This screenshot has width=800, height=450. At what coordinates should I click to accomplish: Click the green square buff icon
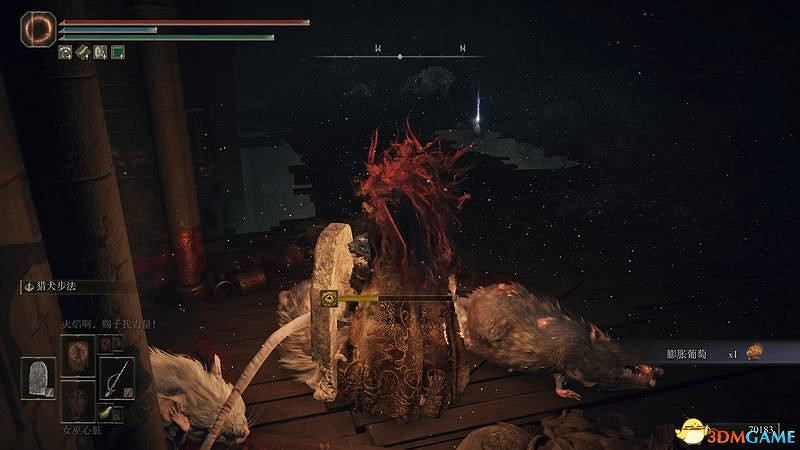click(x=118, y=52)
